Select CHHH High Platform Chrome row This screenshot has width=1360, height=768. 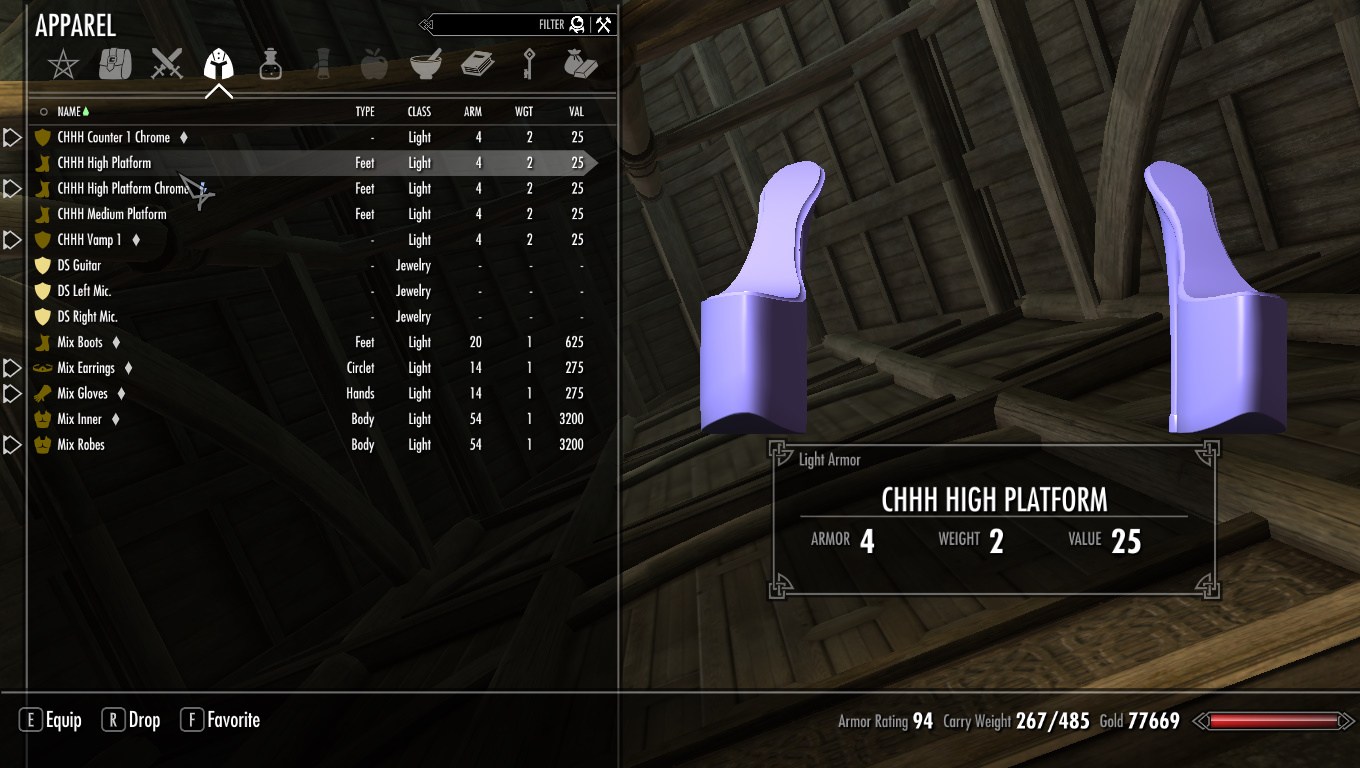click(x=122, y=188)
